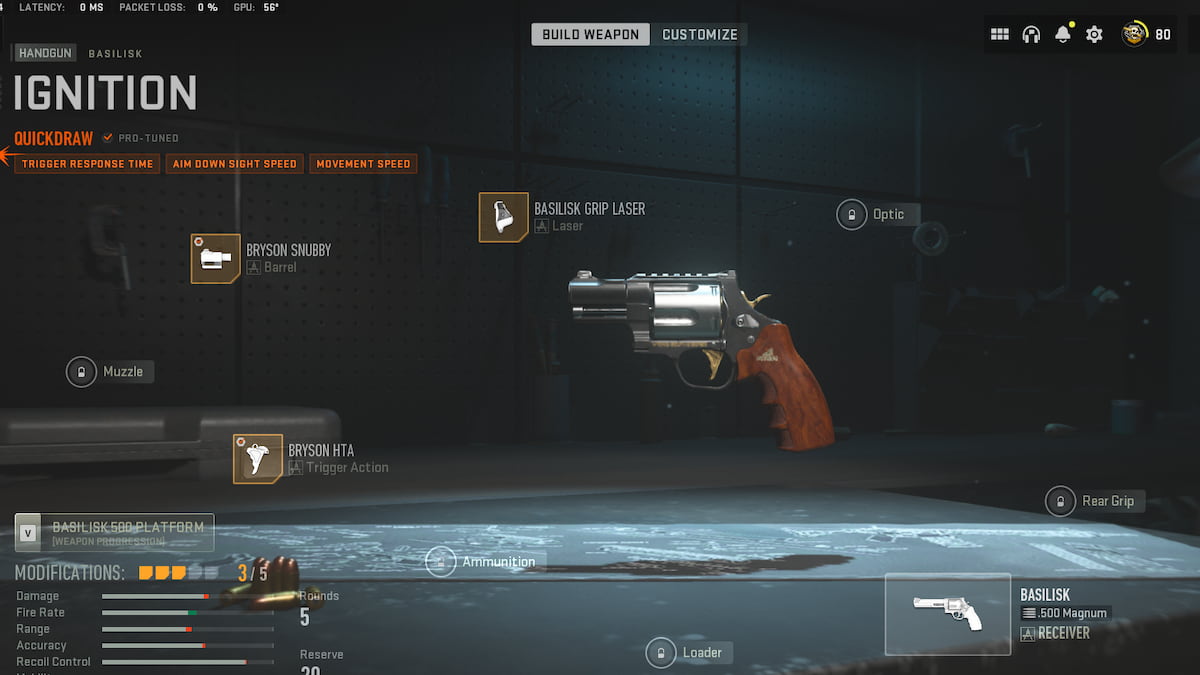This screenshot has width=1200, height=675.
Task: Open settings with the gear icon
Action: pos(1094,34)
